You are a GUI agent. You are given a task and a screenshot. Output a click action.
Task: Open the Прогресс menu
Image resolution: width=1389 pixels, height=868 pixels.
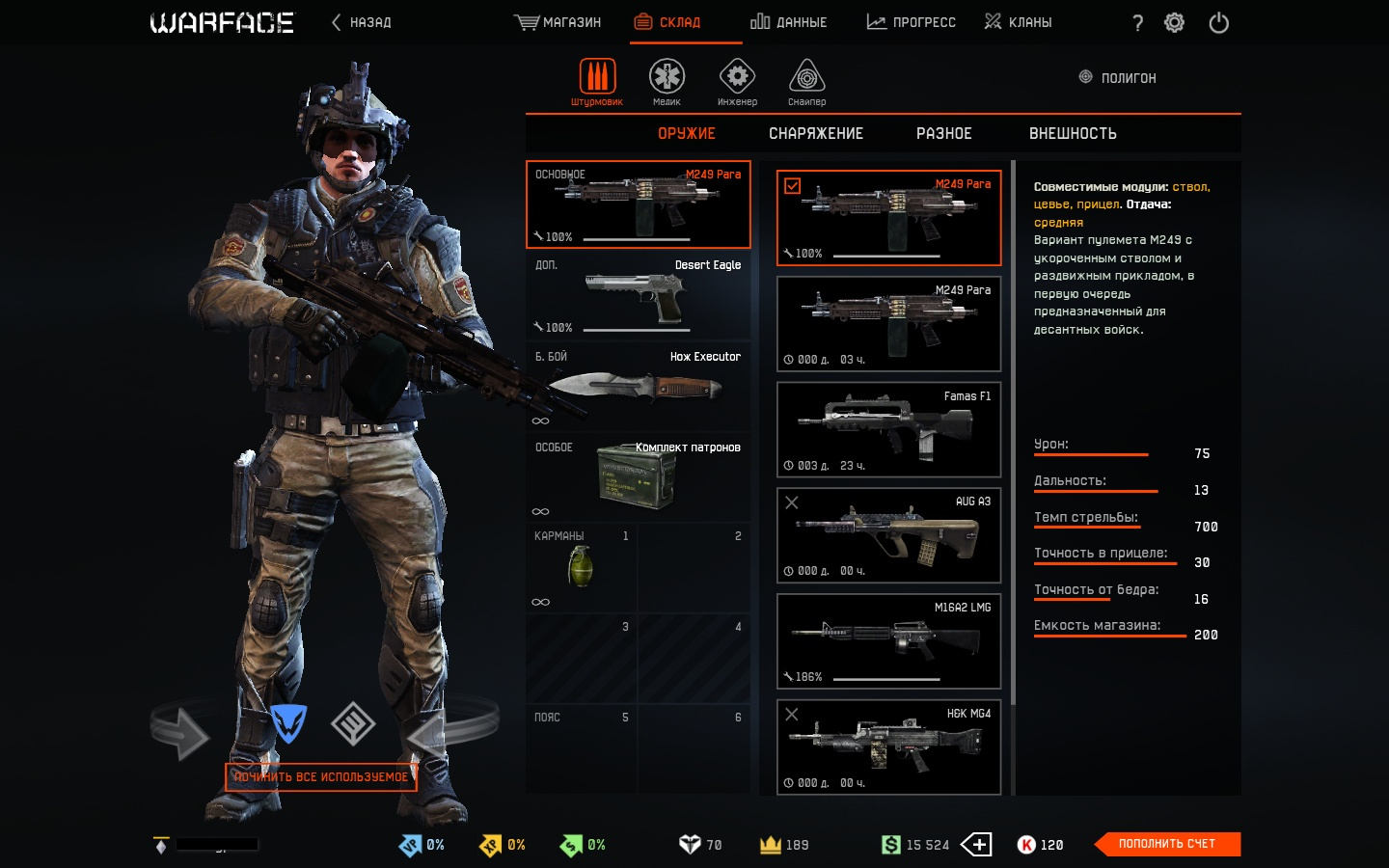point(911,22)
